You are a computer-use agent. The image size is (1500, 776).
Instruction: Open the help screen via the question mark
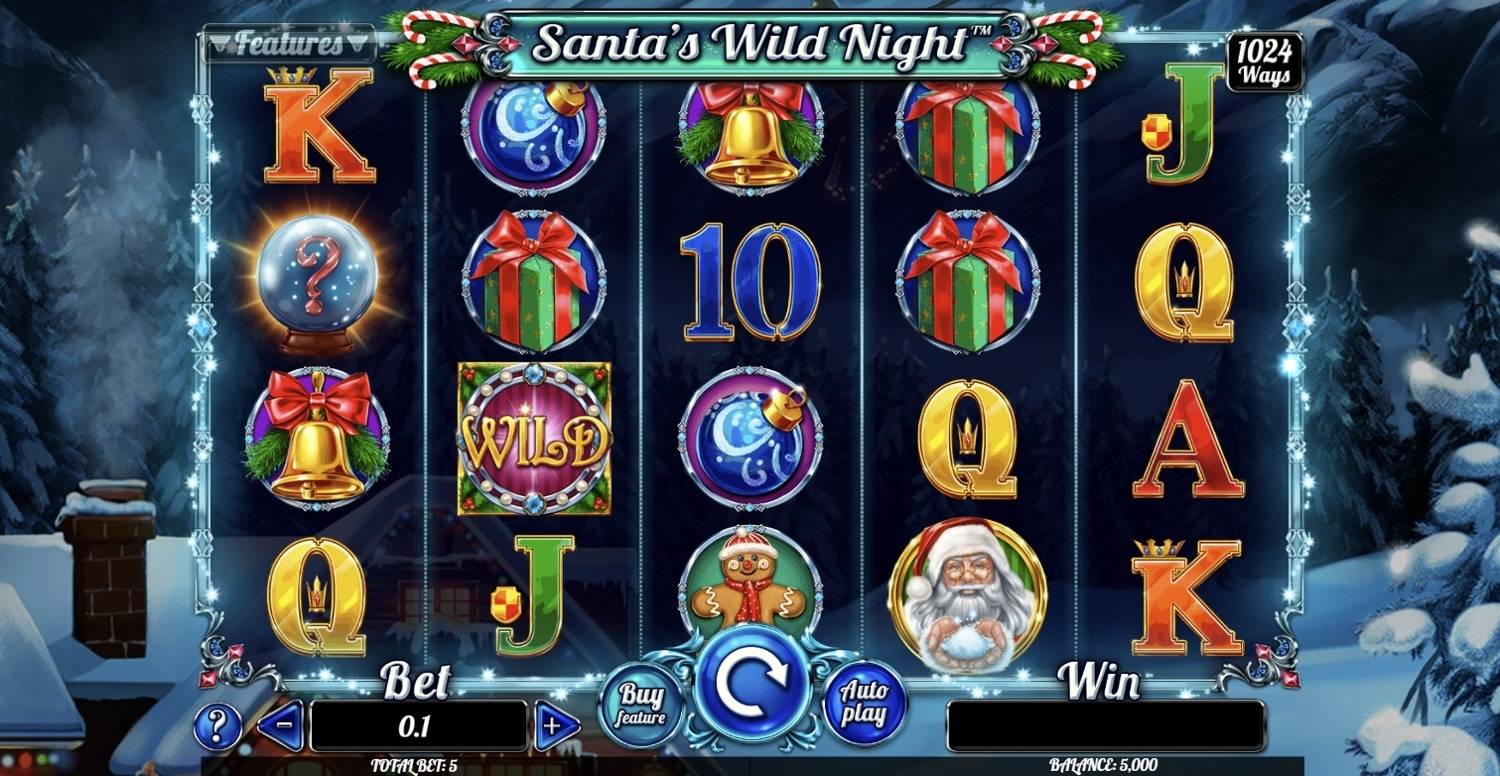point(219,726)
